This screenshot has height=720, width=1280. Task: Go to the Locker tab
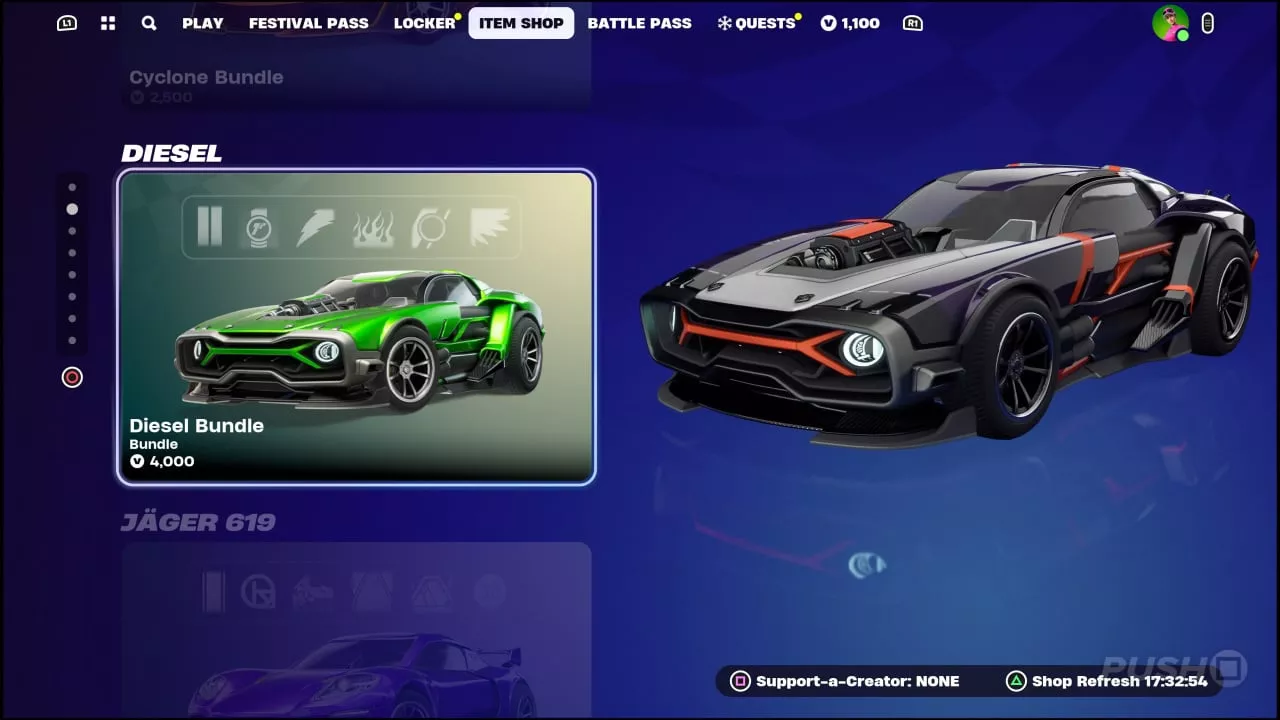424,23
